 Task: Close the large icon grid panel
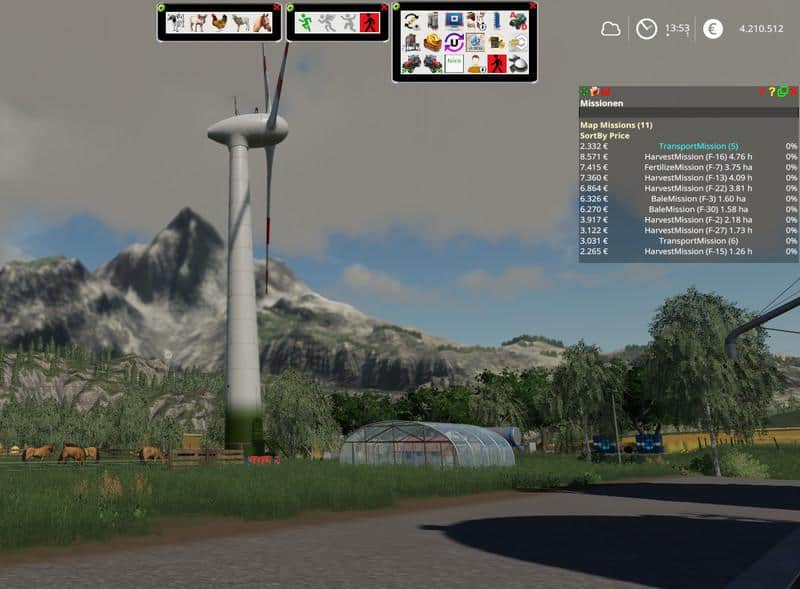point(533,6)
